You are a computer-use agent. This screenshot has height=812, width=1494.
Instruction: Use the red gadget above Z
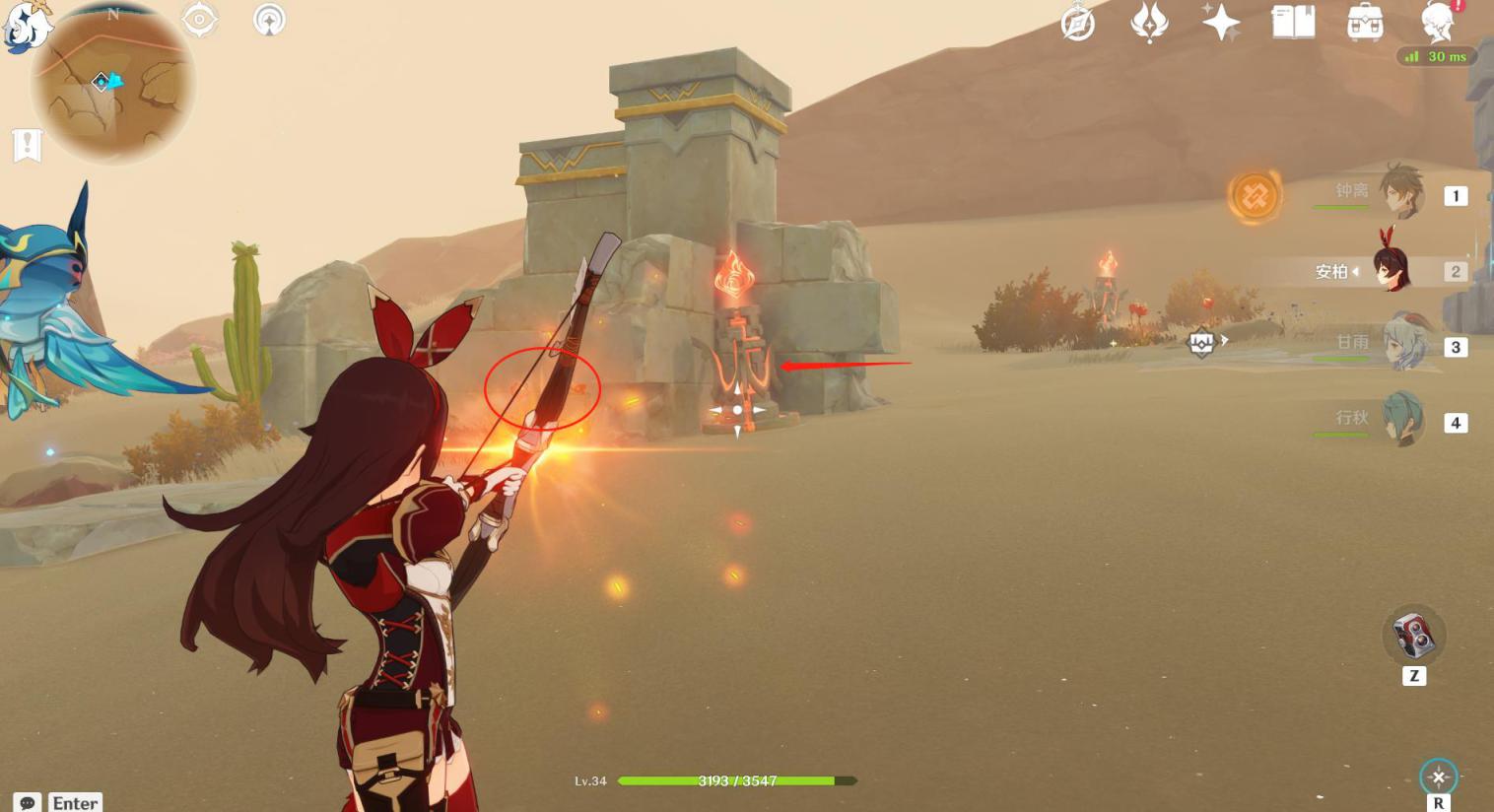tap(1414, 634)
